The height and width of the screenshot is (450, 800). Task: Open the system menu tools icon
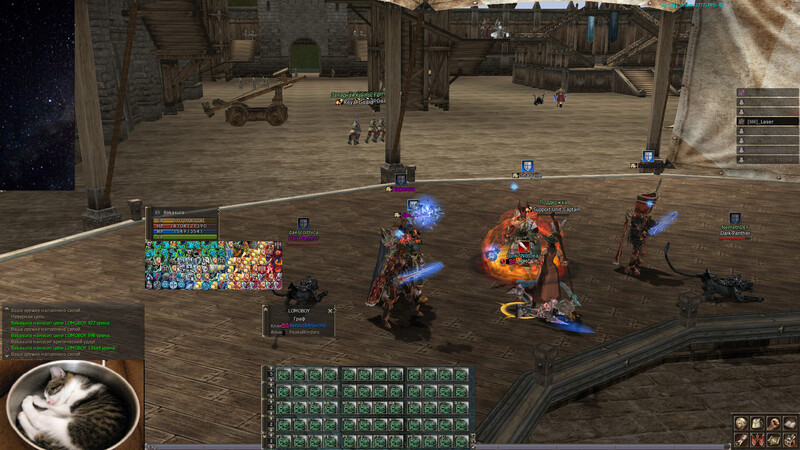789,439
